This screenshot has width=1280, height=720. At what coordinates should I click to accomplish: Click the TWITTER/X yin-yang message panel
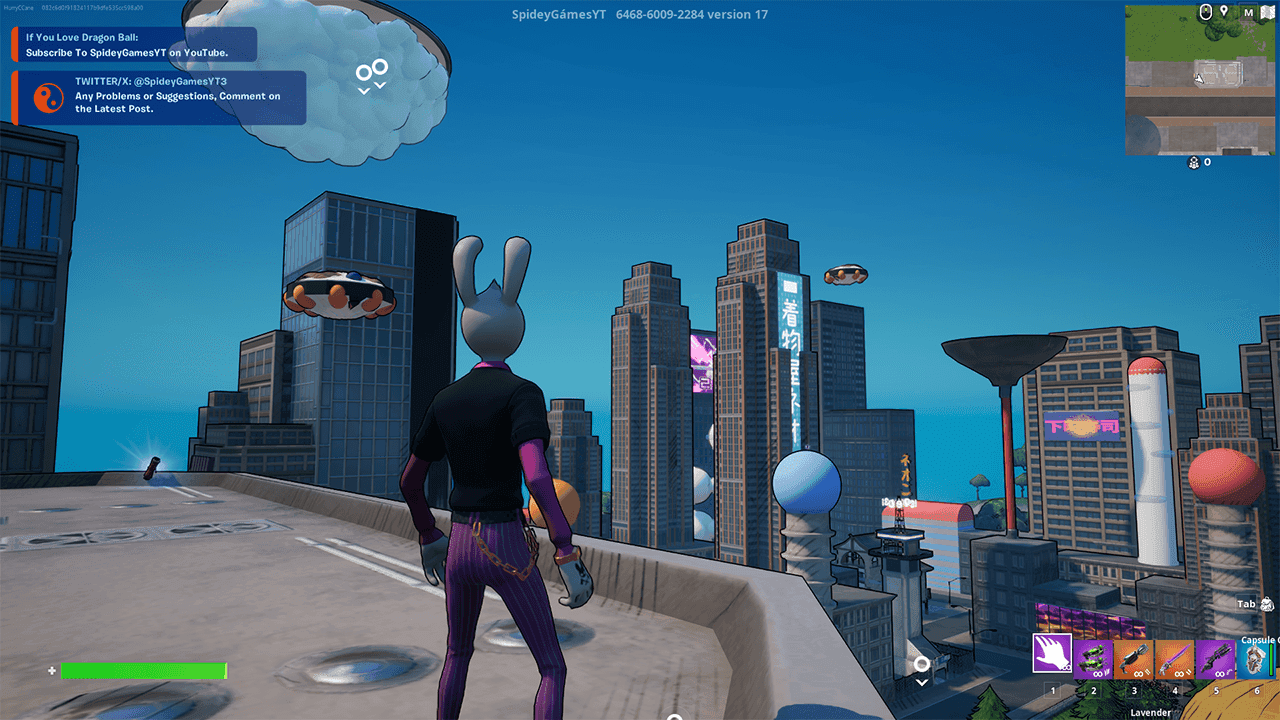(159, 97)
